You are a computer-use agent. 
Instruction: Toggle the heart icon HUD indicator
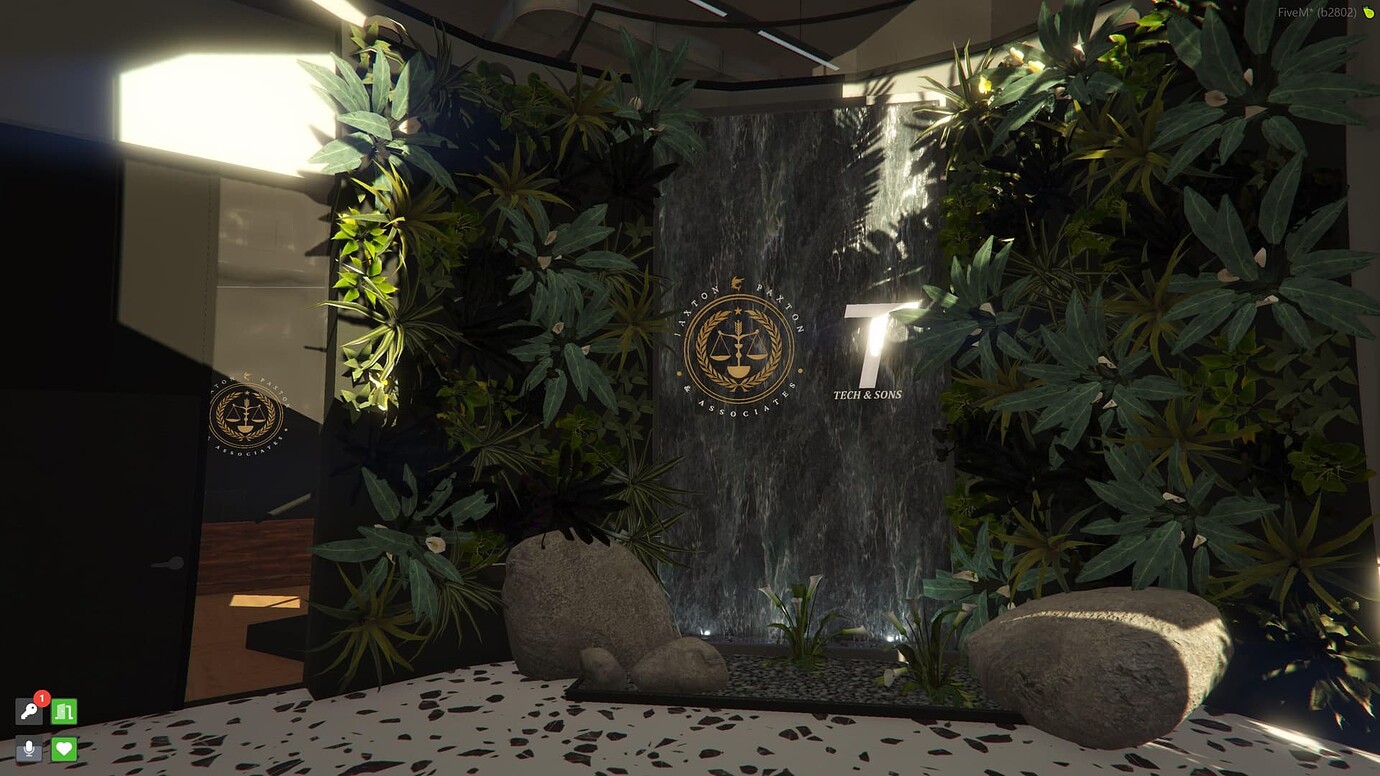pos(62,747)
